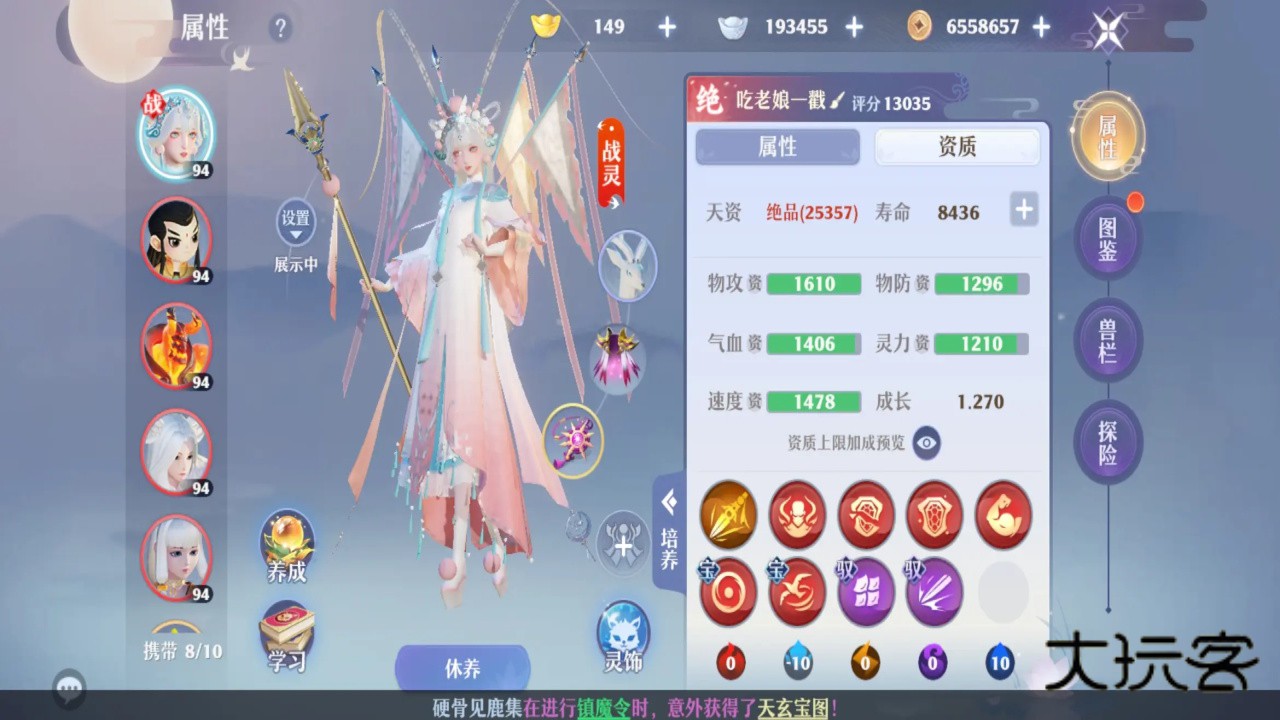This screenshot has width=1280, height=720.
Task: Open the 学习 skill learning book icon
Action: point(287,634)
